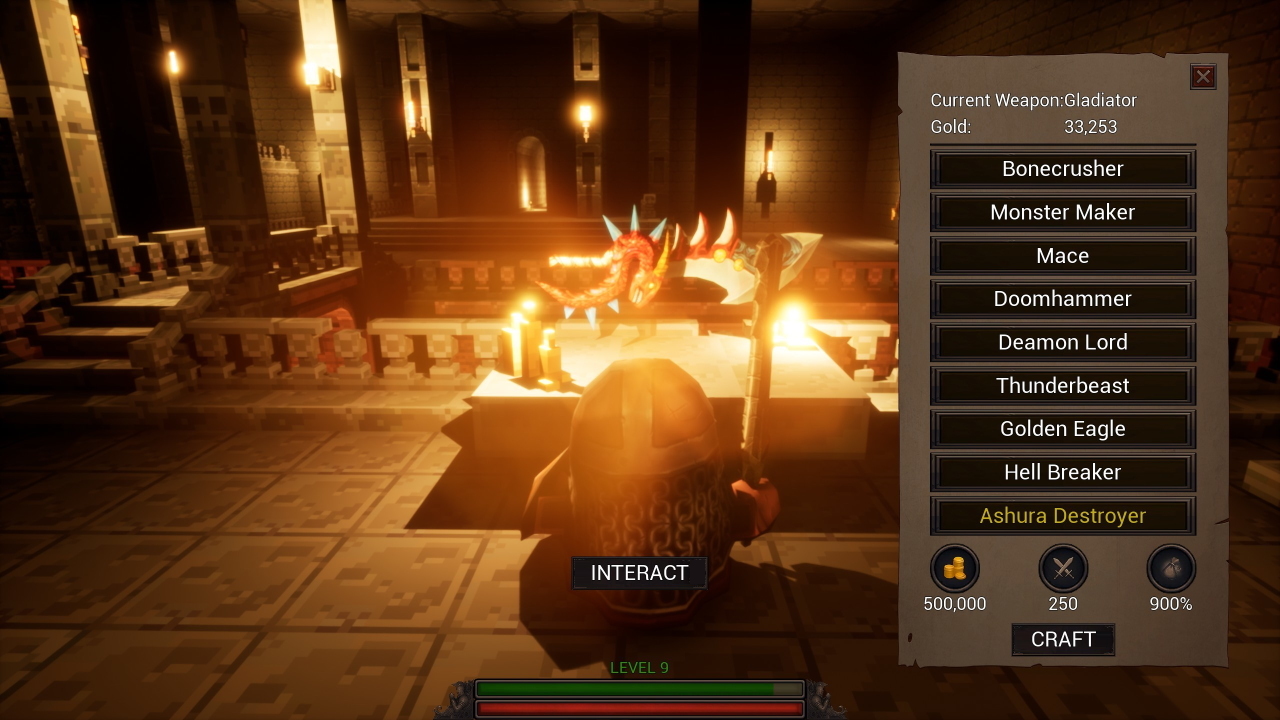1280x720 pixels.
Task: Click the Current Weapon Gladiator label
Action: click(1033, 100)
